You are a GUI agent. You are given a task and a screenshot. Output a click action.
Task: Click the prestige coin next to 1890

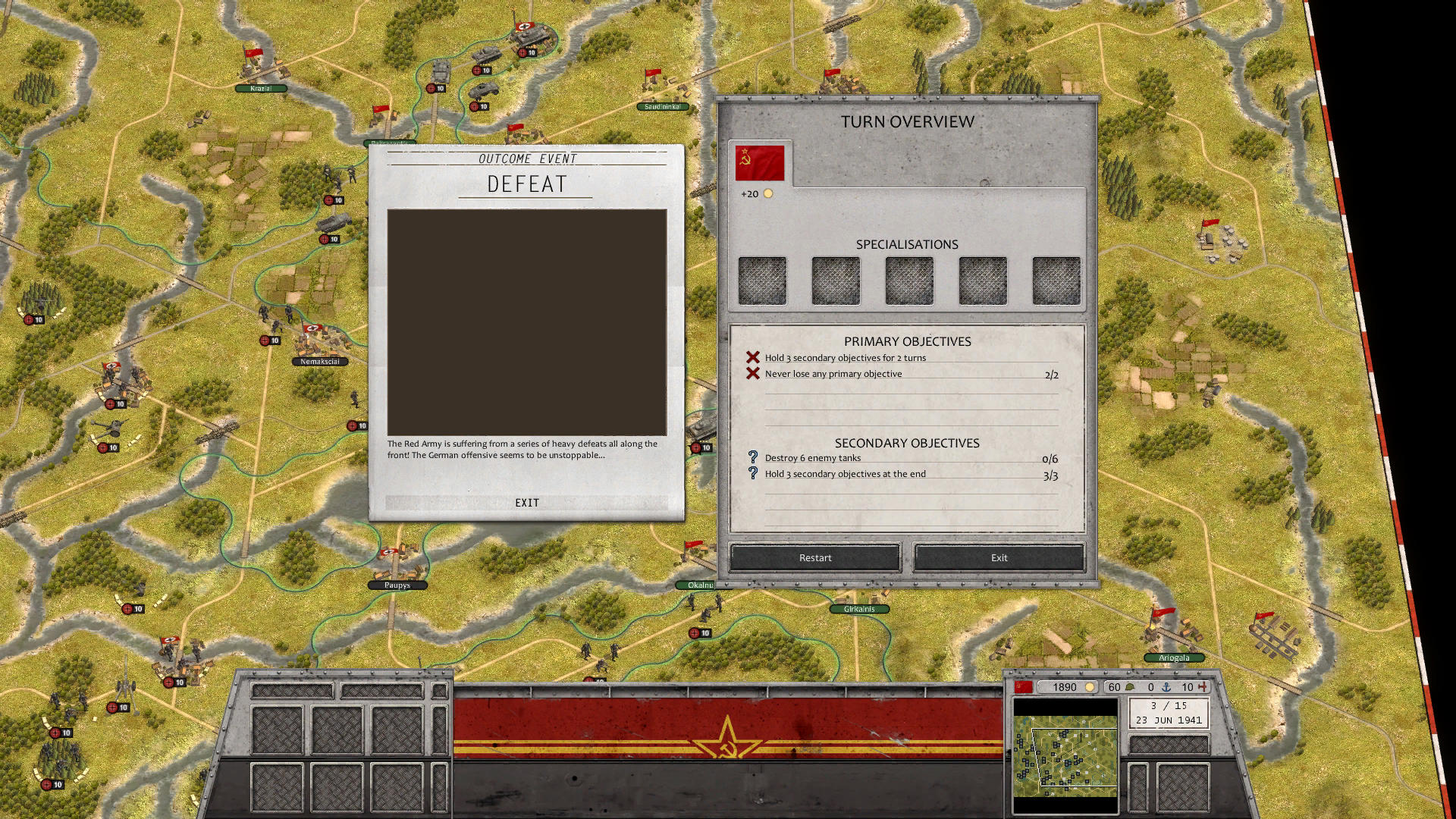coord(1090,687)
